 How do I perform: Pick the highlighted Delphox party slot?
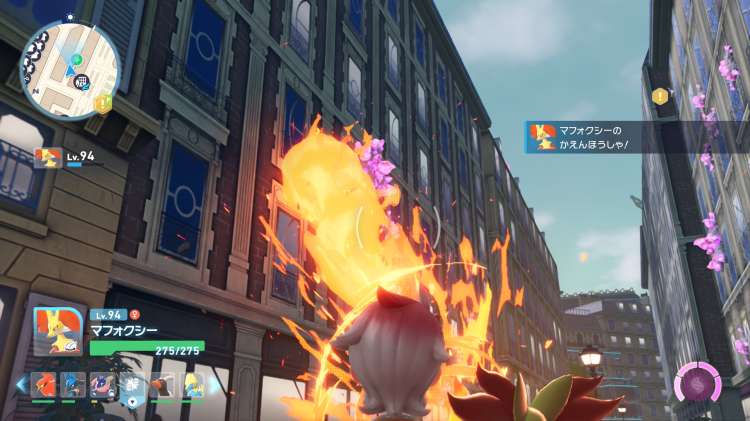pos(131,385)
